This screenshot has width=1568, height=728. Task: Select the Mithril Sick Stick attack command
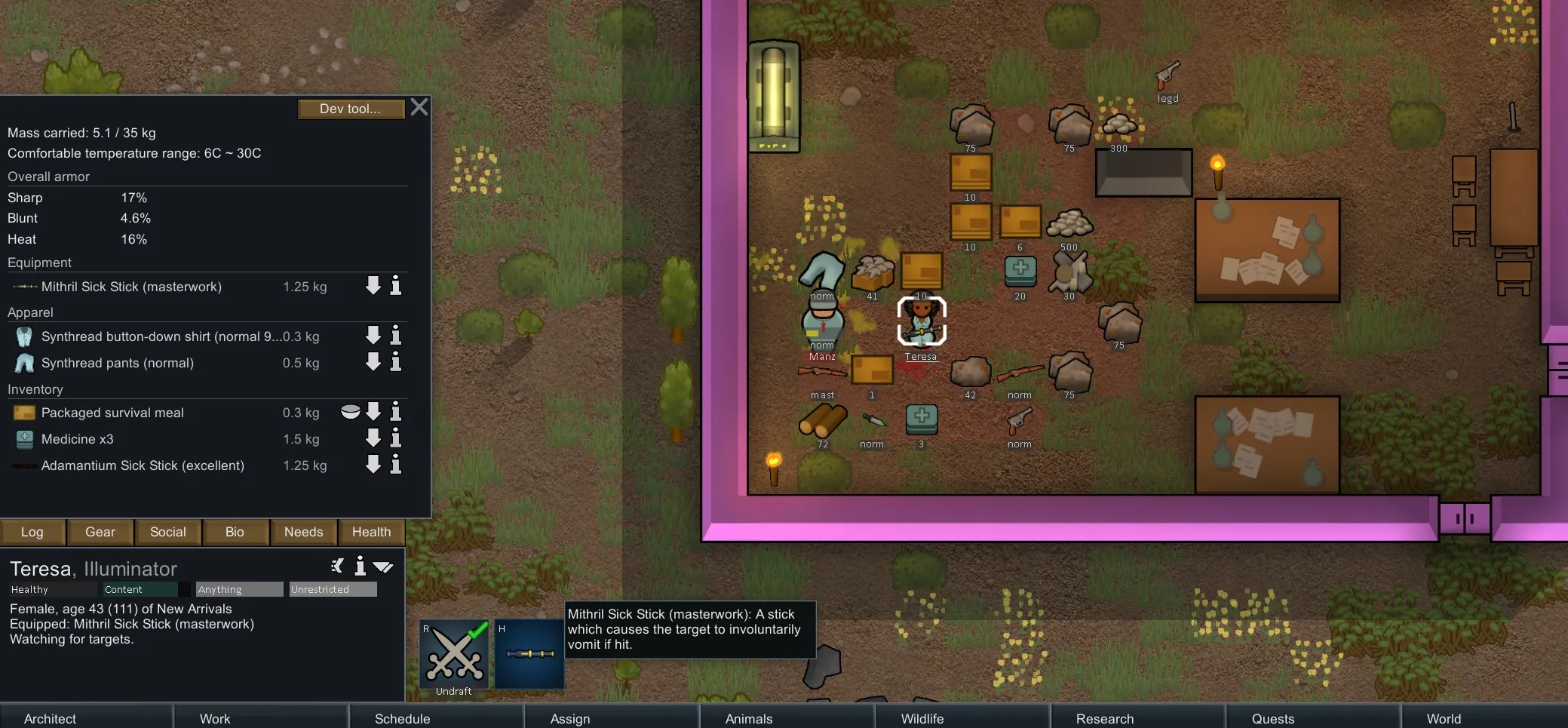point(529,654)
